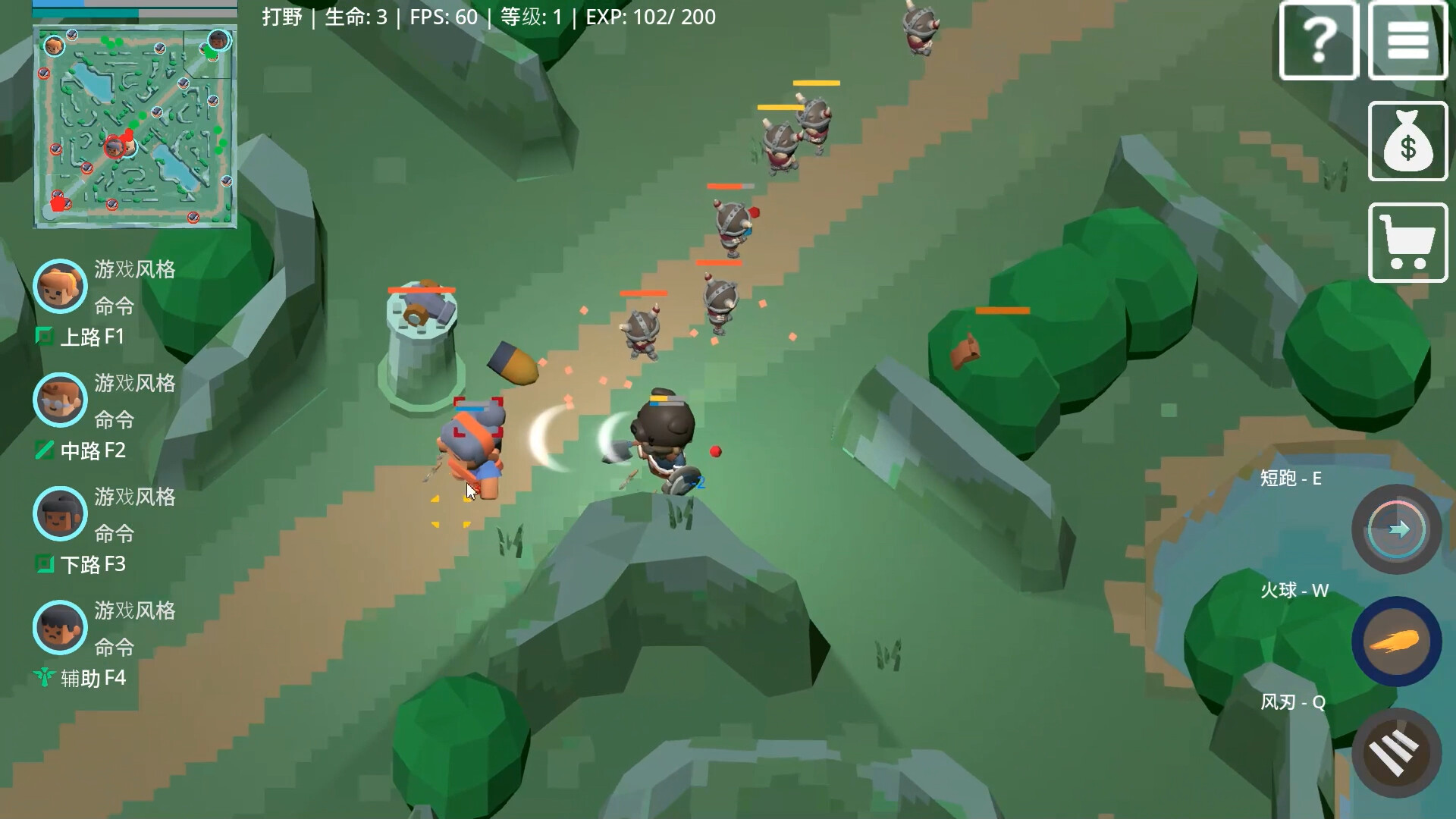
Task: Open the item shop cart icon
Action: (x=1407, y=241)
